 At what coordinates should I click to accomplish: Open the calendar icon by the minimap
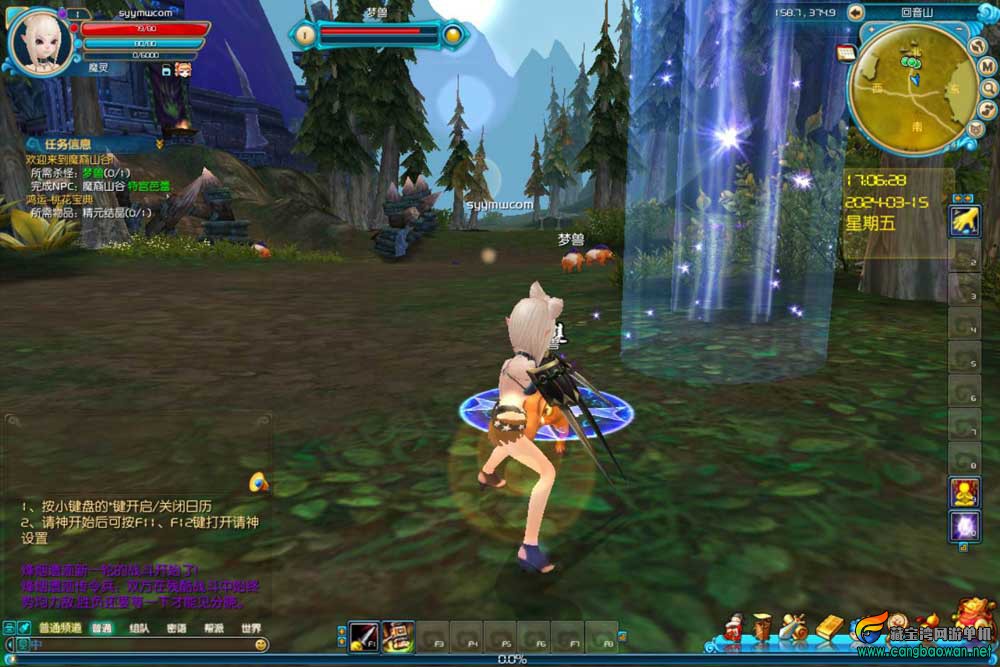click(846, 52)
